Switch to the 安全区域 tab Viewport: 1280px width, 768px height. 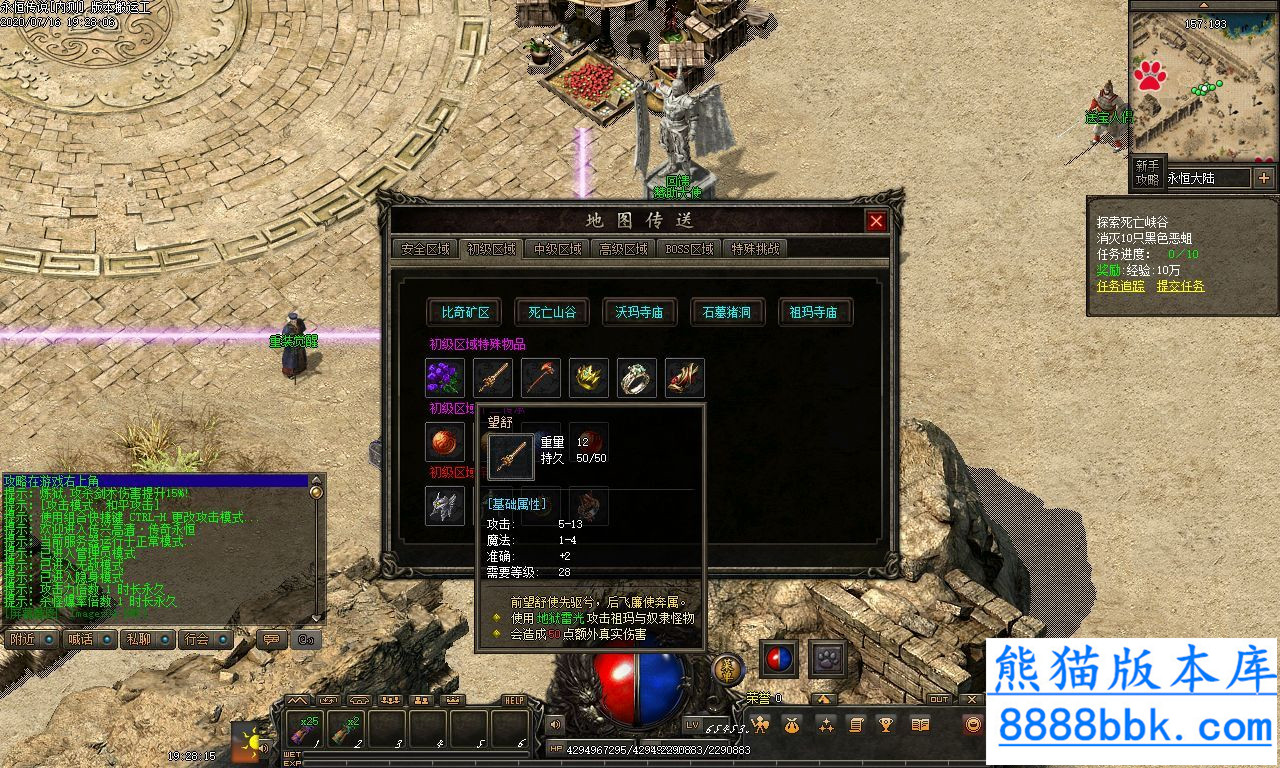[x=426, y=249]
